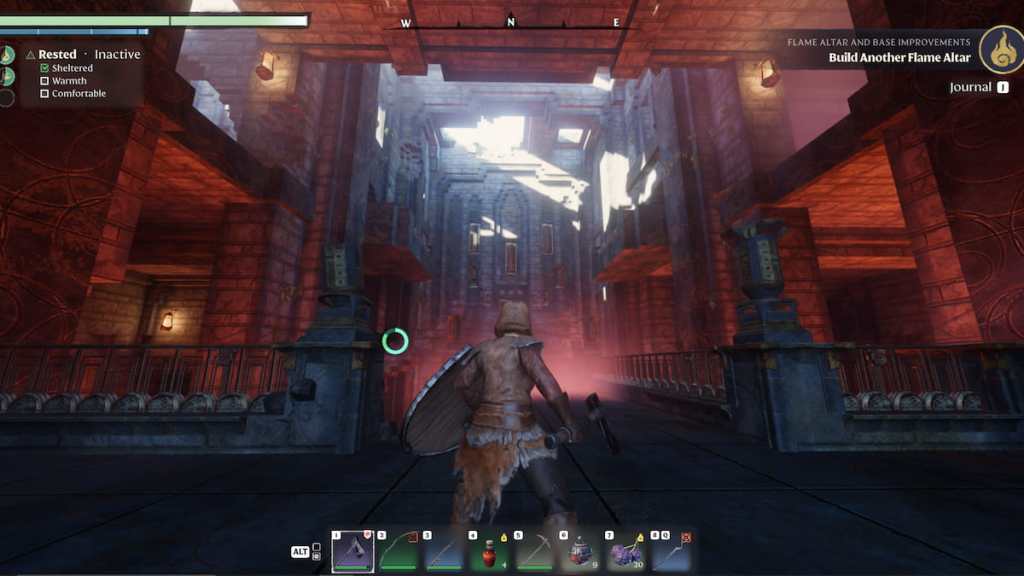This screenshot has height=576, width=1024.
Task: Click the flame altar quest emblem
Action: click(999, 50)
